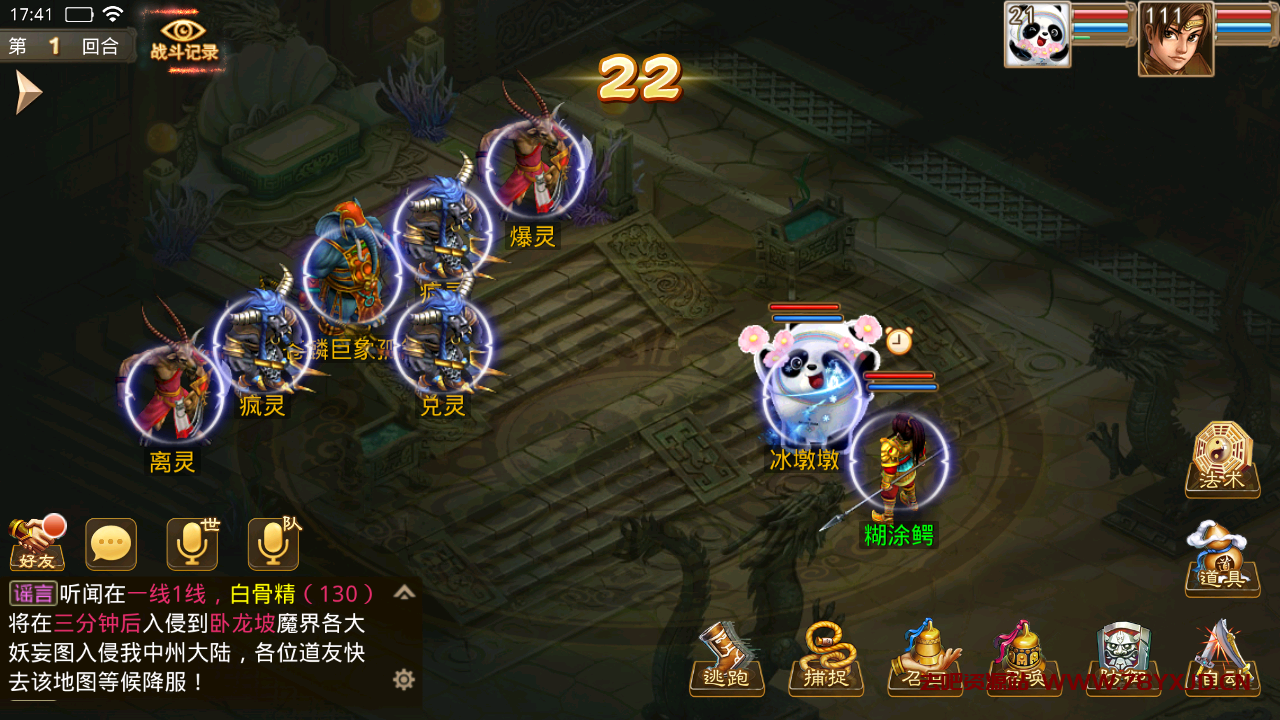Open the 好友 friends list
Image resolution: width=1280 pixels, height=720 pixels.
pyautogui.click(x=37, y=544)
